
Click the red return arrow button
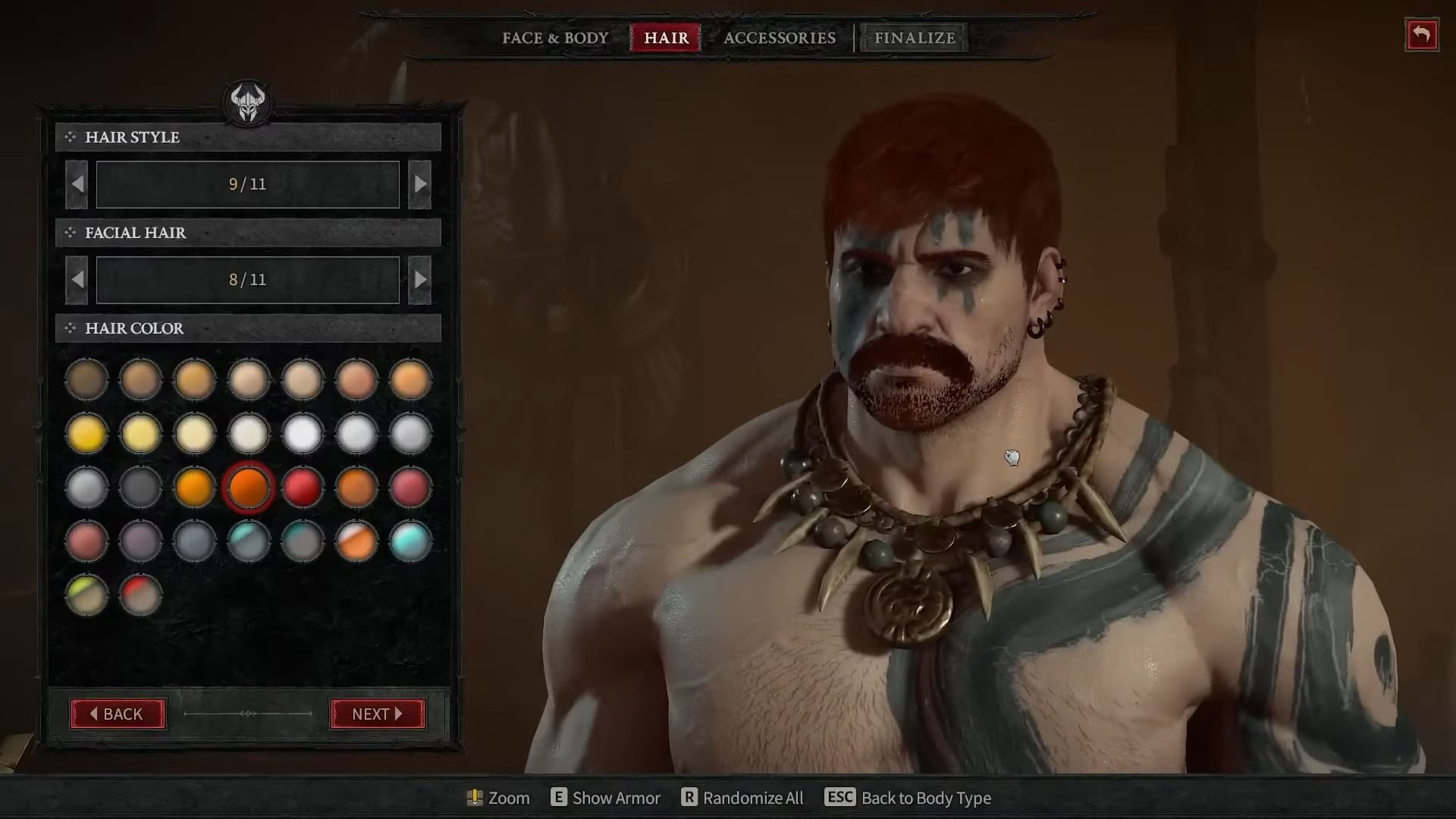pos(1421,36)
